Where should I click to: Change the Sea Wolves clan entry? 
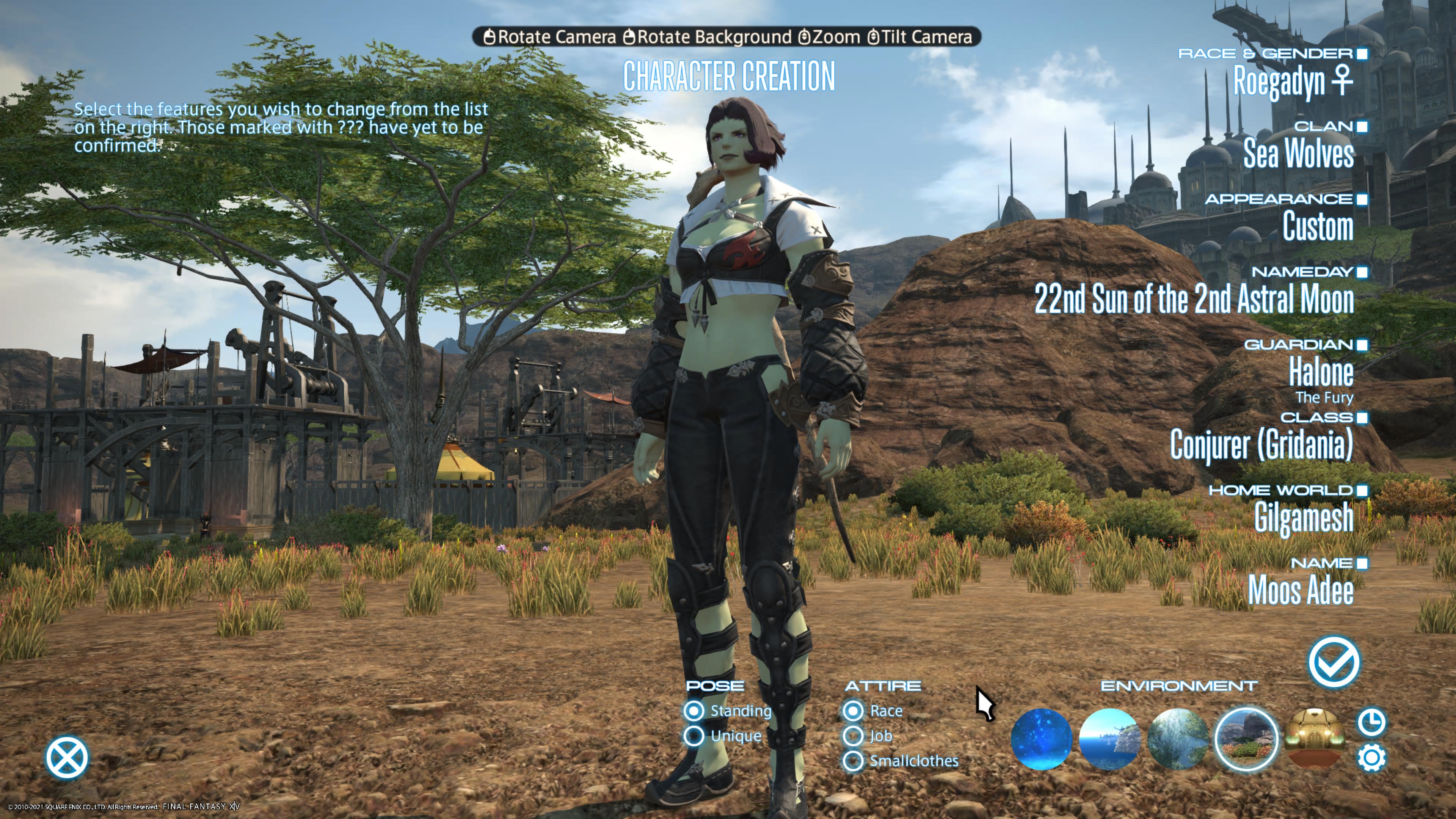(1298, 153)
